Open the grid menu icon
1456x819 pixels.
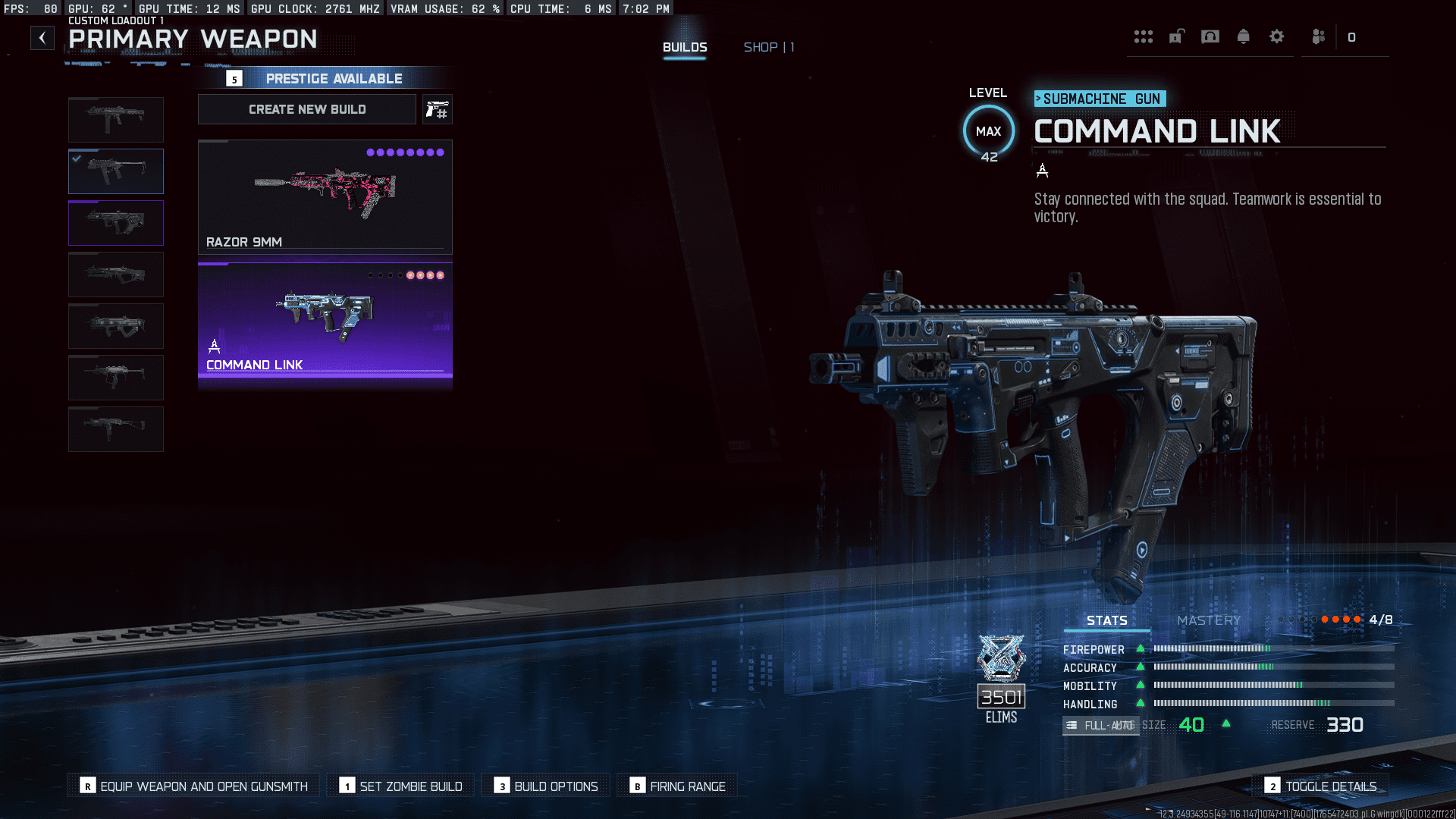click(x=1143, y=37)
